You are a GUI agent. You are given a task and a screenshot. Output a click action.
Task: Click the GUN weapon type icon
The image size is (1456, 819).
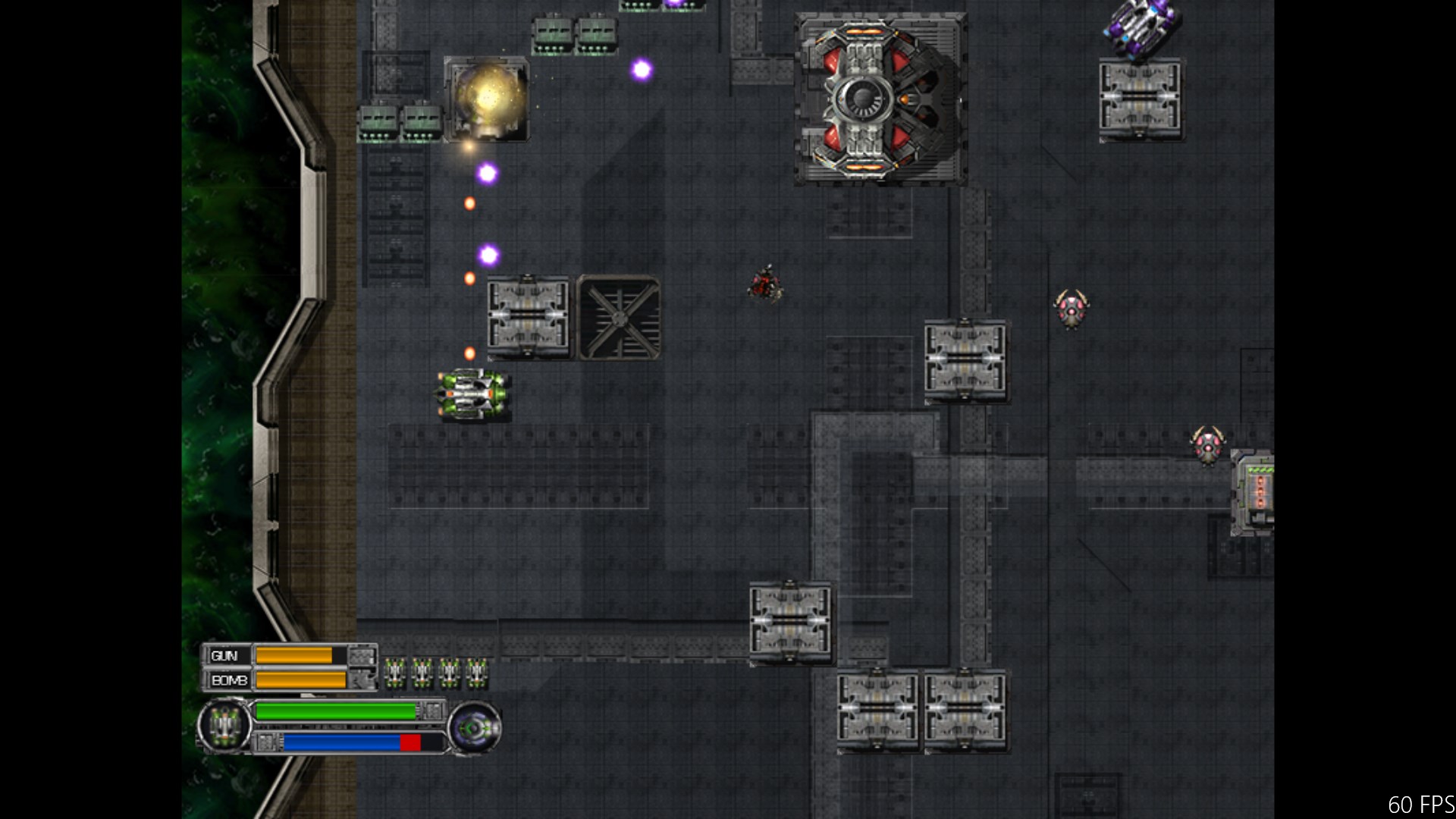pyautogui.click(x=362, y=656)
